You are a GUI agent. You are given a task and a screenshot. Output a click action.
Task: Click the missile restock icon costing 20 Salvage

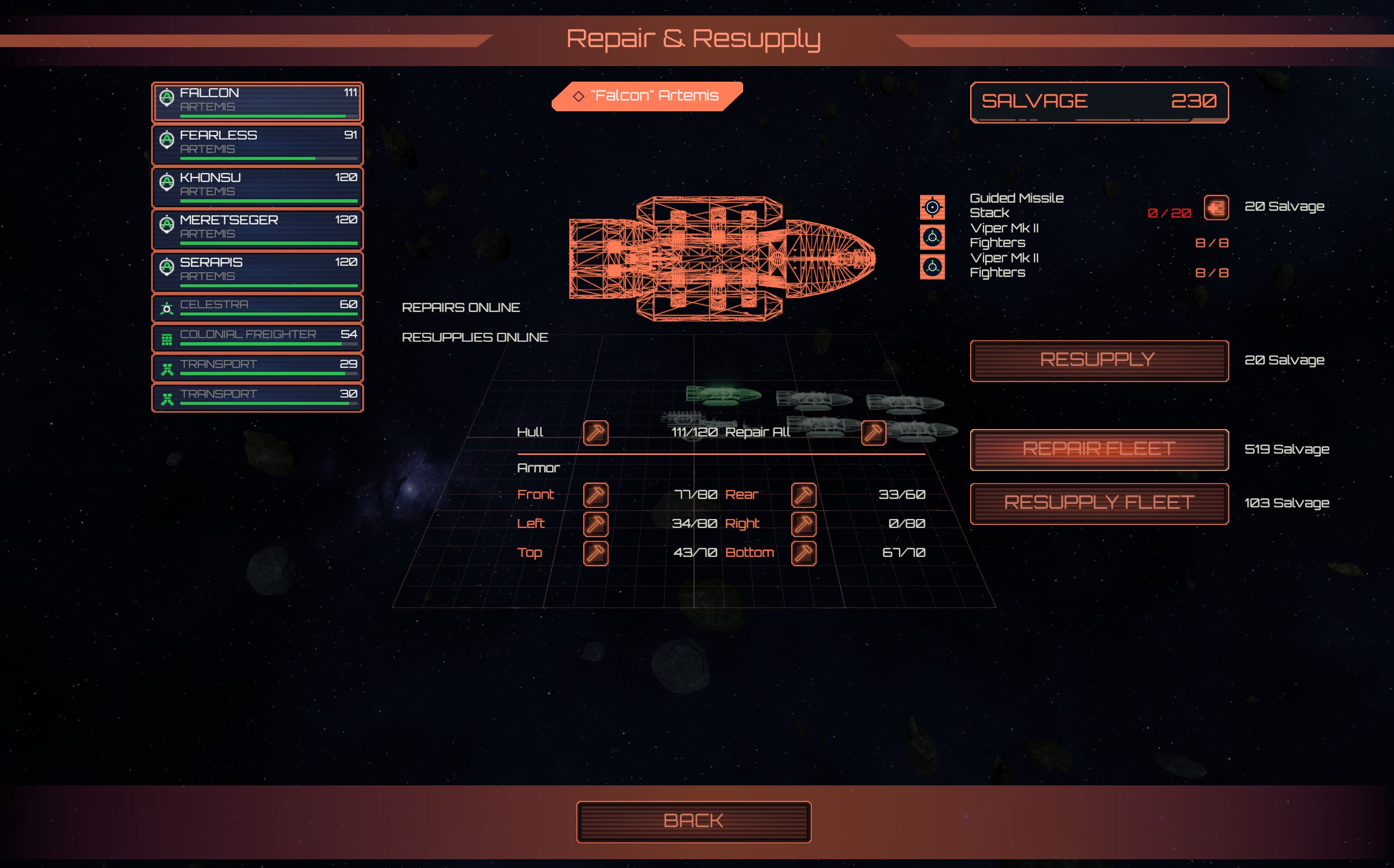tap(1216, 209)
